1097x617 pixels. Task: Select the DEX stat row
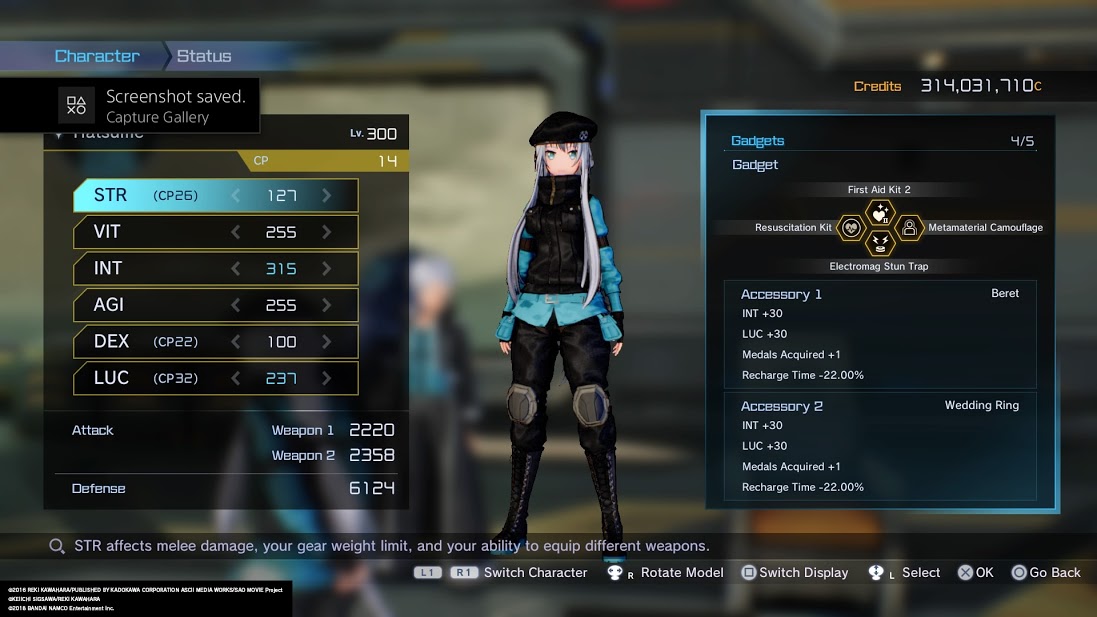point(215,342)
